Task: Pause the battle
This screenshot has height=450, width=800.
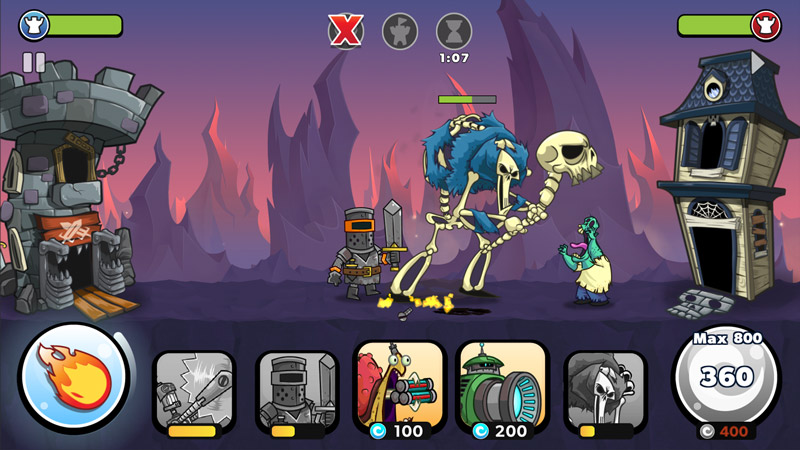Action: pos(34,62)
